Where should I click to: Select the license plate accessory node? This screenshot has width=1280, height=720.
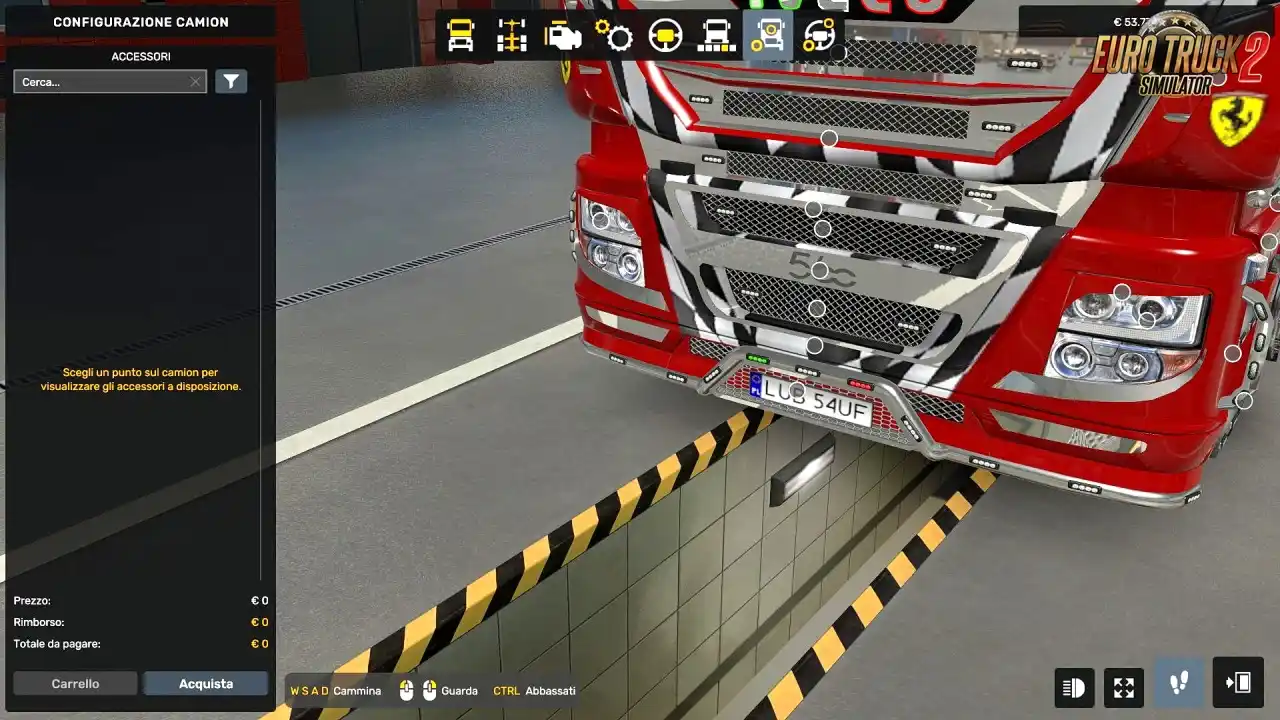pos(797,390)
